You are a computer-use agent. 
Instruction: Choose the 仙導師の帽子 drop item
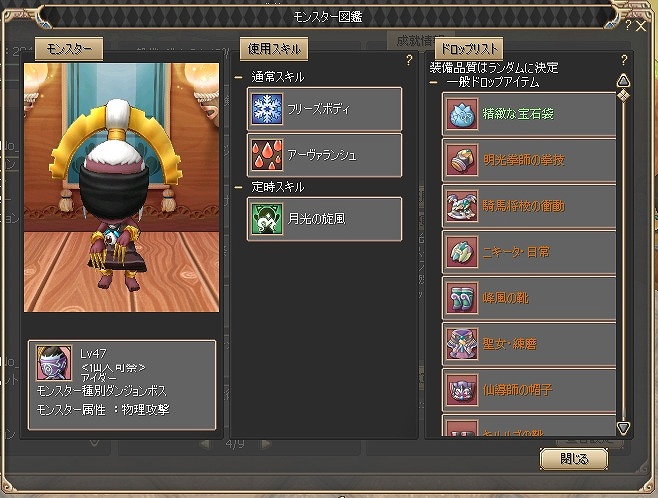pyautogui.click(x=529, y=390)
